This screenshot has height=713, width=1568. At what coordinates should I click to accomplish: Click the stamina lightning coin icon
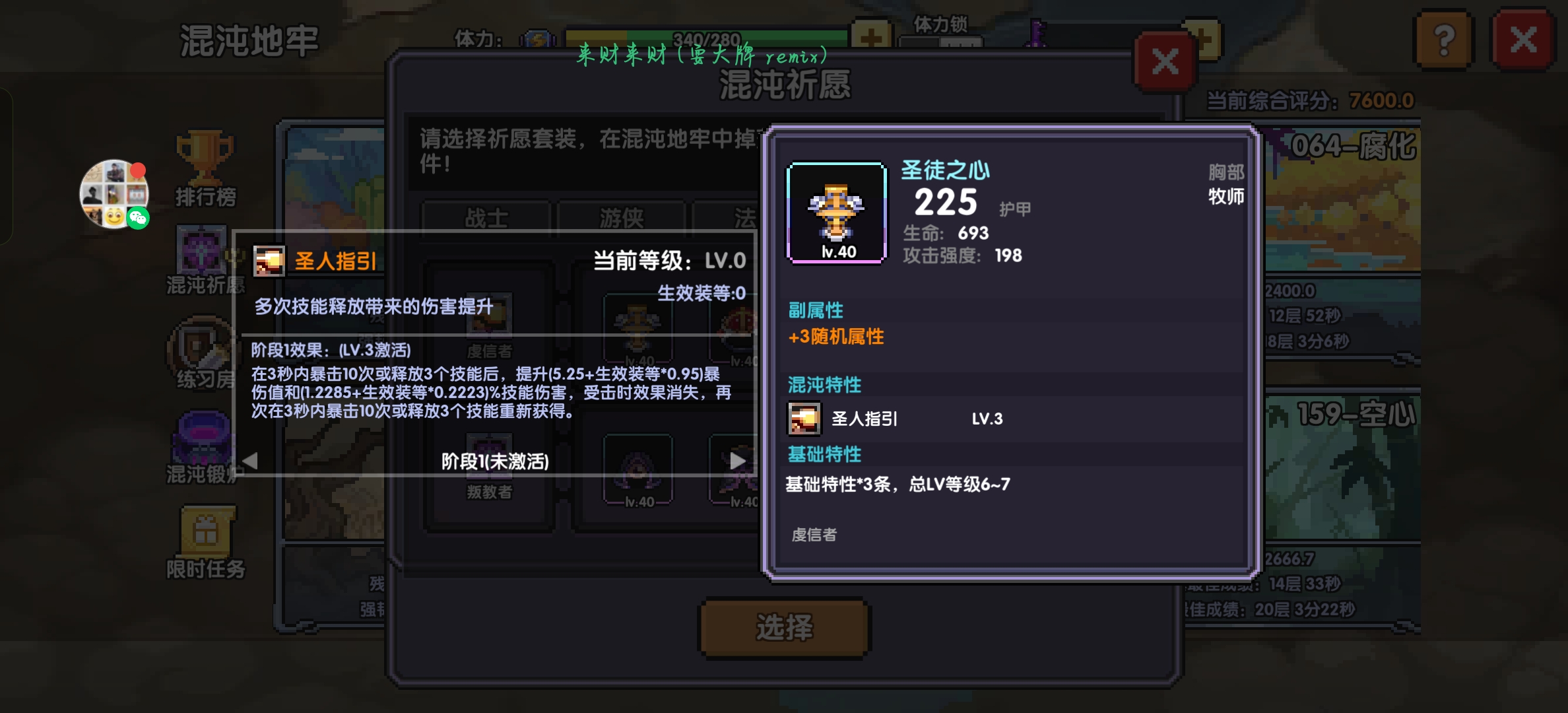(x=537, y=38)
